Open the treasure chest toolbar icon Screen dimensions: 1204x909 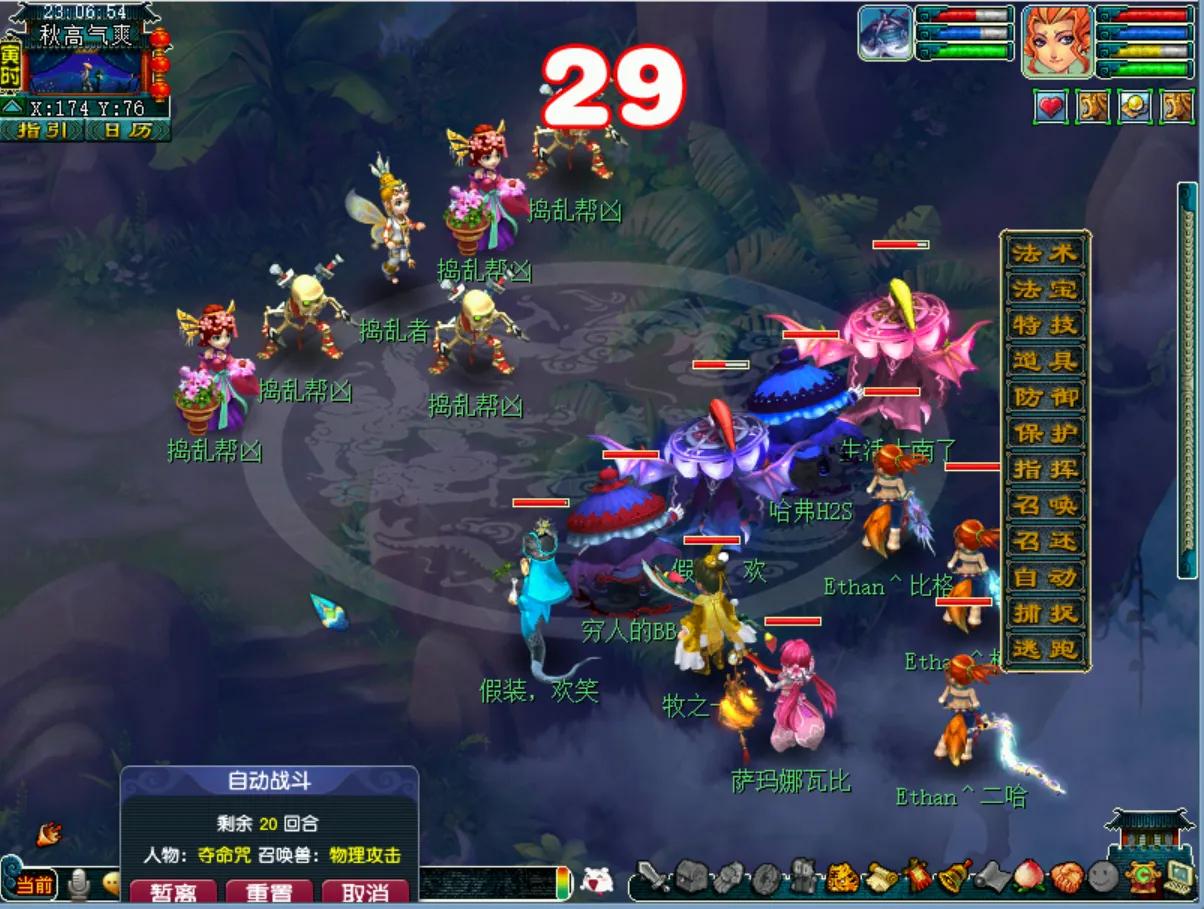click(x=691, y=876)
